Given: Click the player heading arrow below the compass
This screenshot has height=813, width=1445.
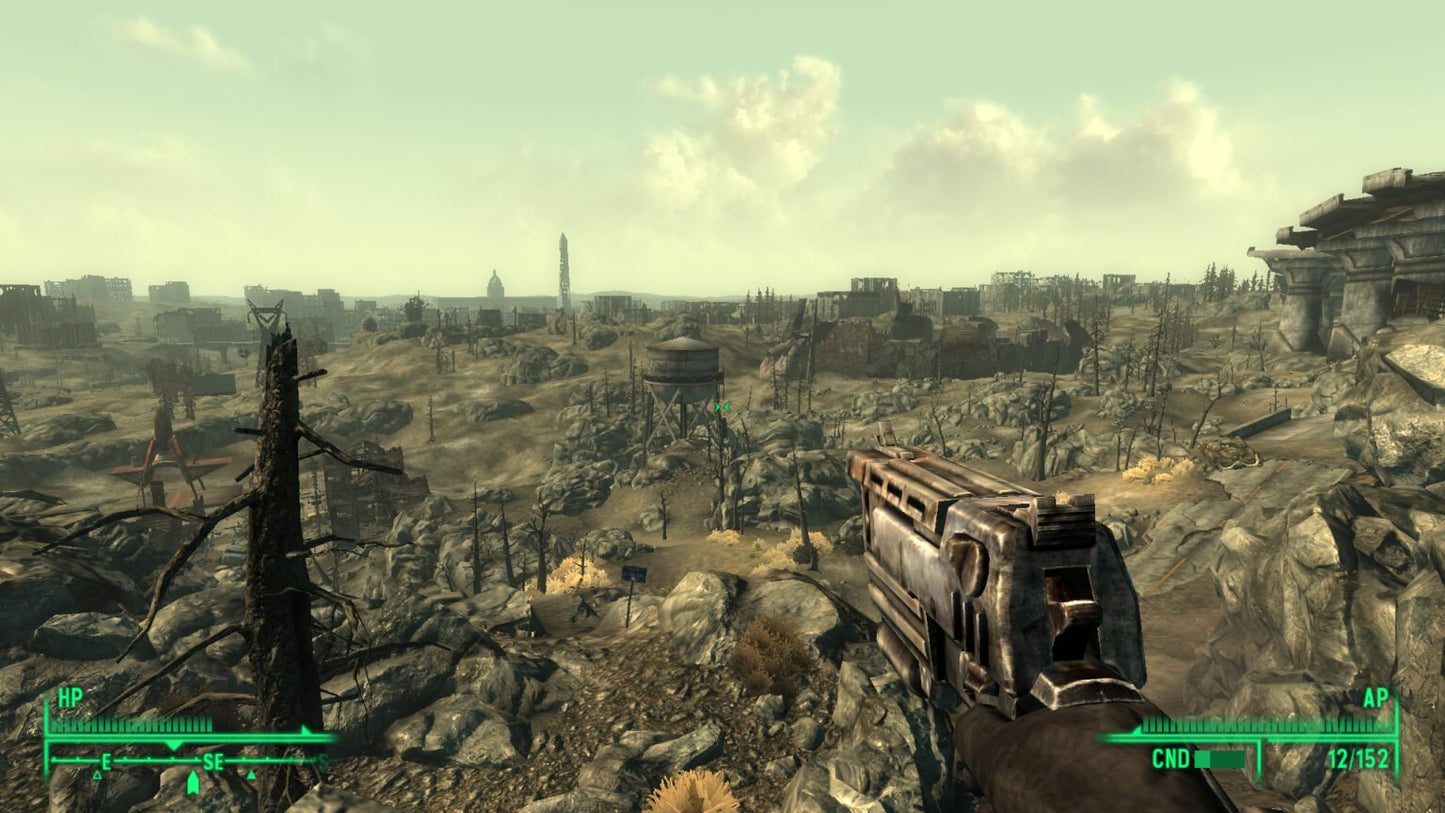Looking at the screenshot, I should tap(193, 782).
